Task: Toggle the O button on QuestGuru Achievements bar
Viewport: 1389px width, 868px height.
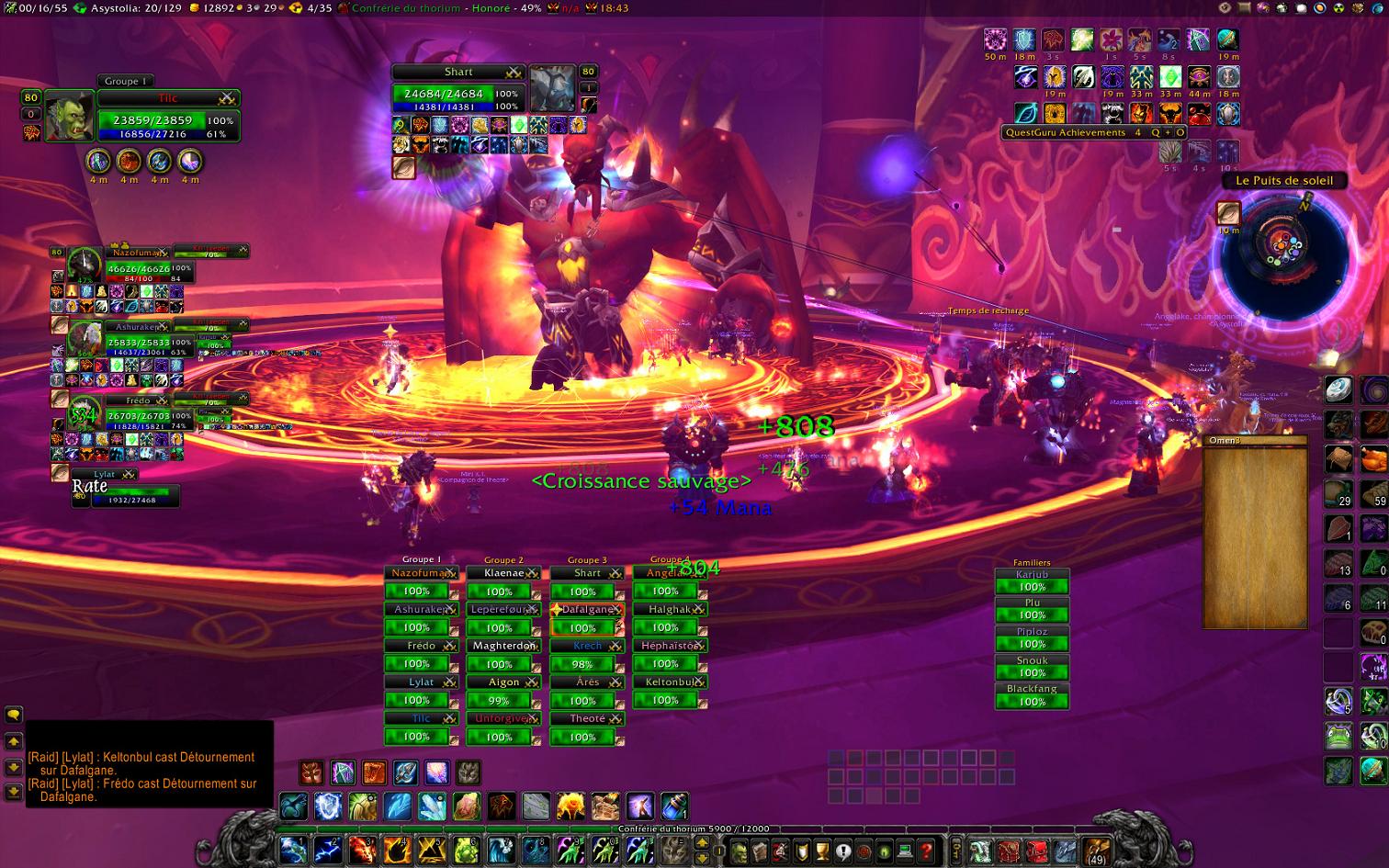Action: pyautogui.click(x=1180, y=132)
